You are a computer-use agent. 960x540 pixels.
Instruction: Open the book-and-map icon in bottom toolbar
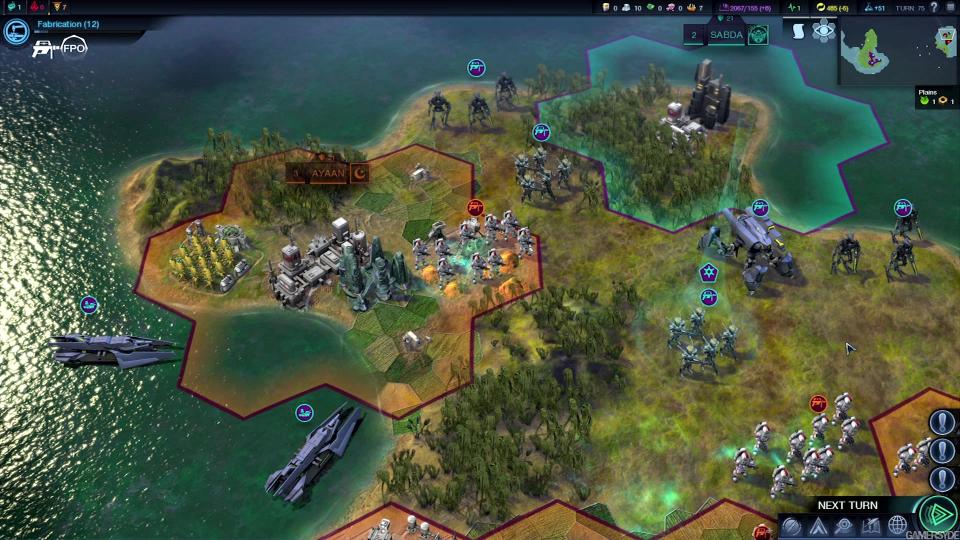[871, 526]
